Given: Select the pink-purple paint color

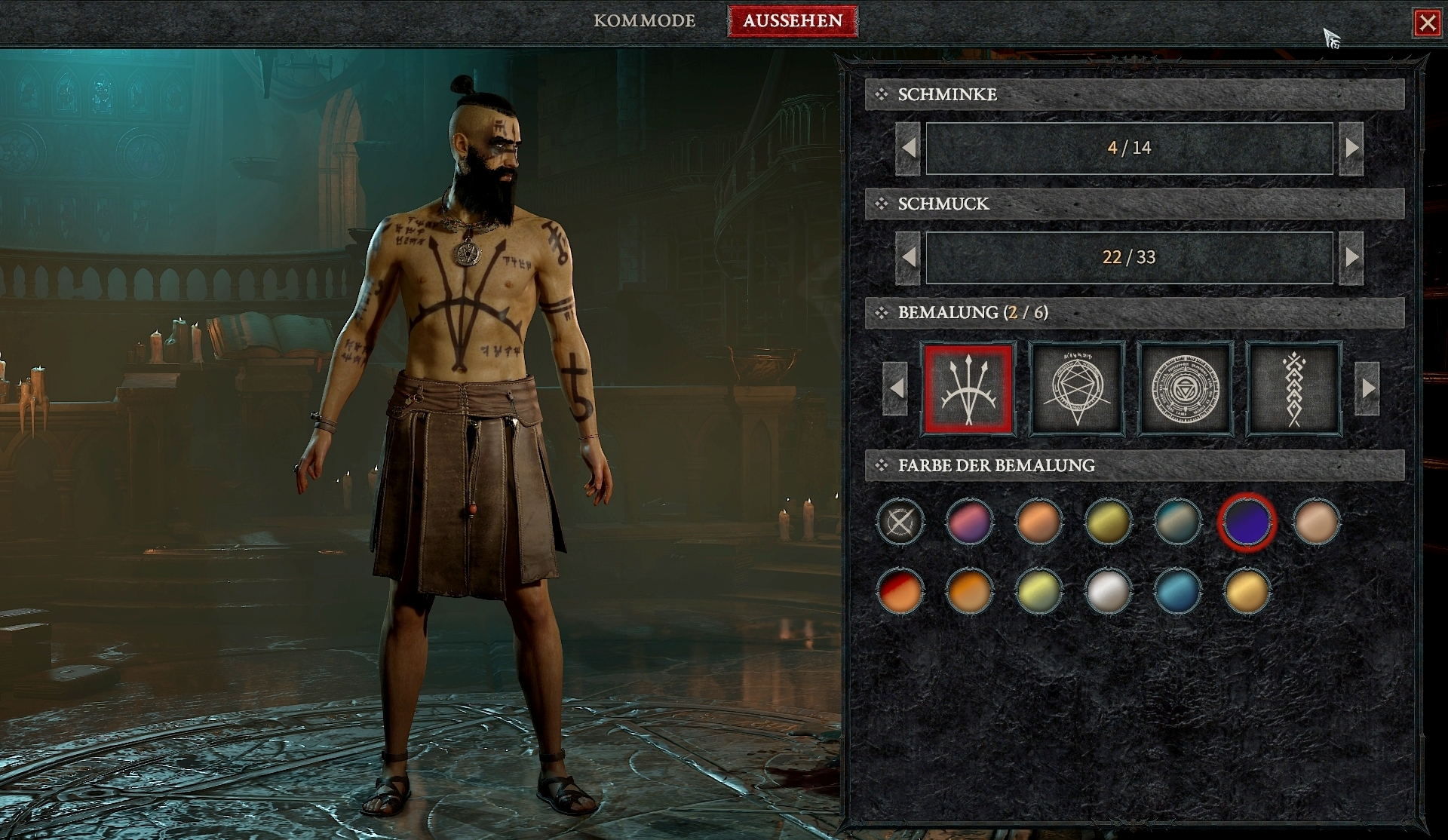Looking at the screenshot, I should pyautogui.click(x=971, y=523).
